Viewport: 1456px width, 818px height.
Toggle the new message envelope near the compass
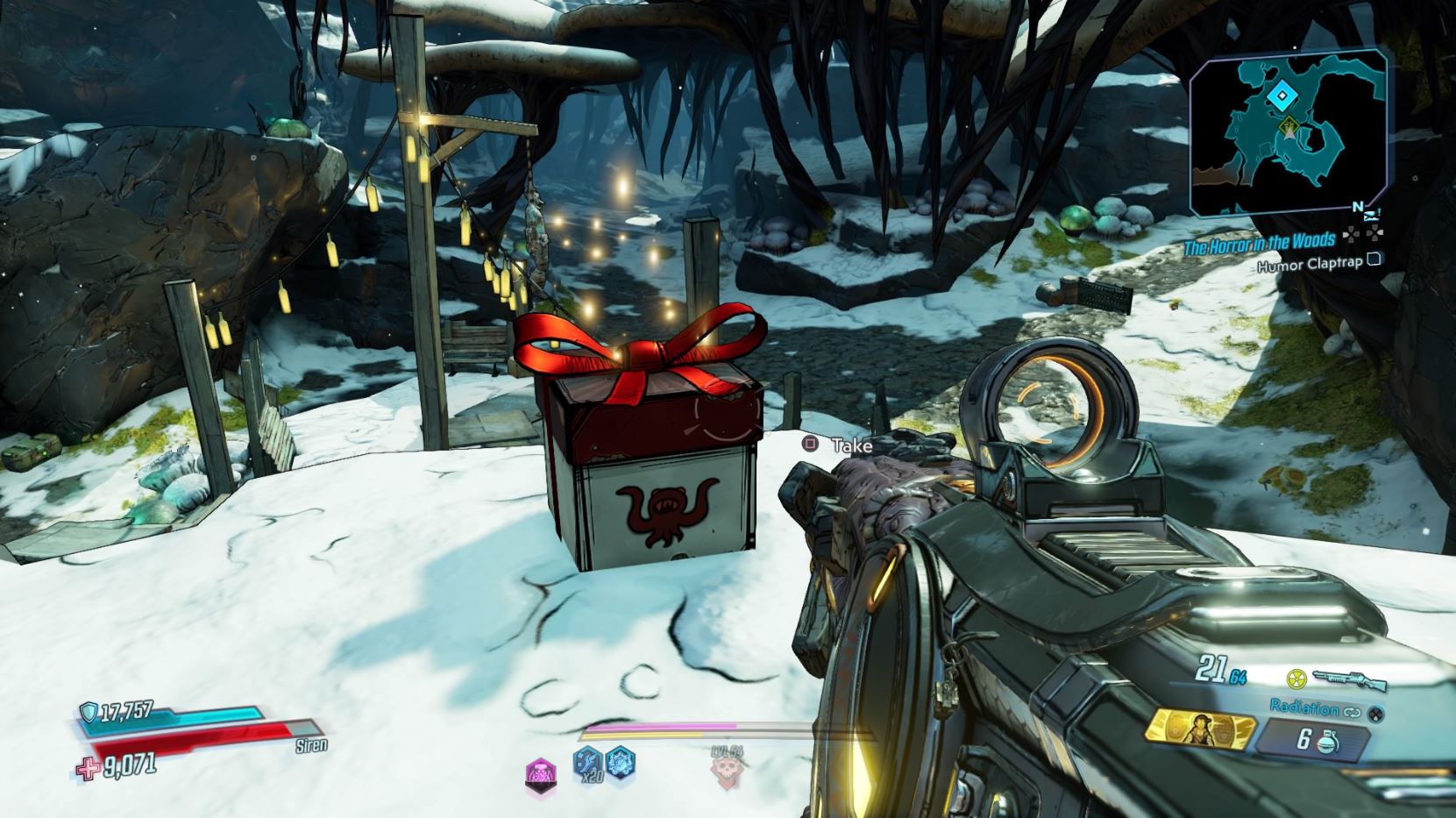coord(1372,215)
